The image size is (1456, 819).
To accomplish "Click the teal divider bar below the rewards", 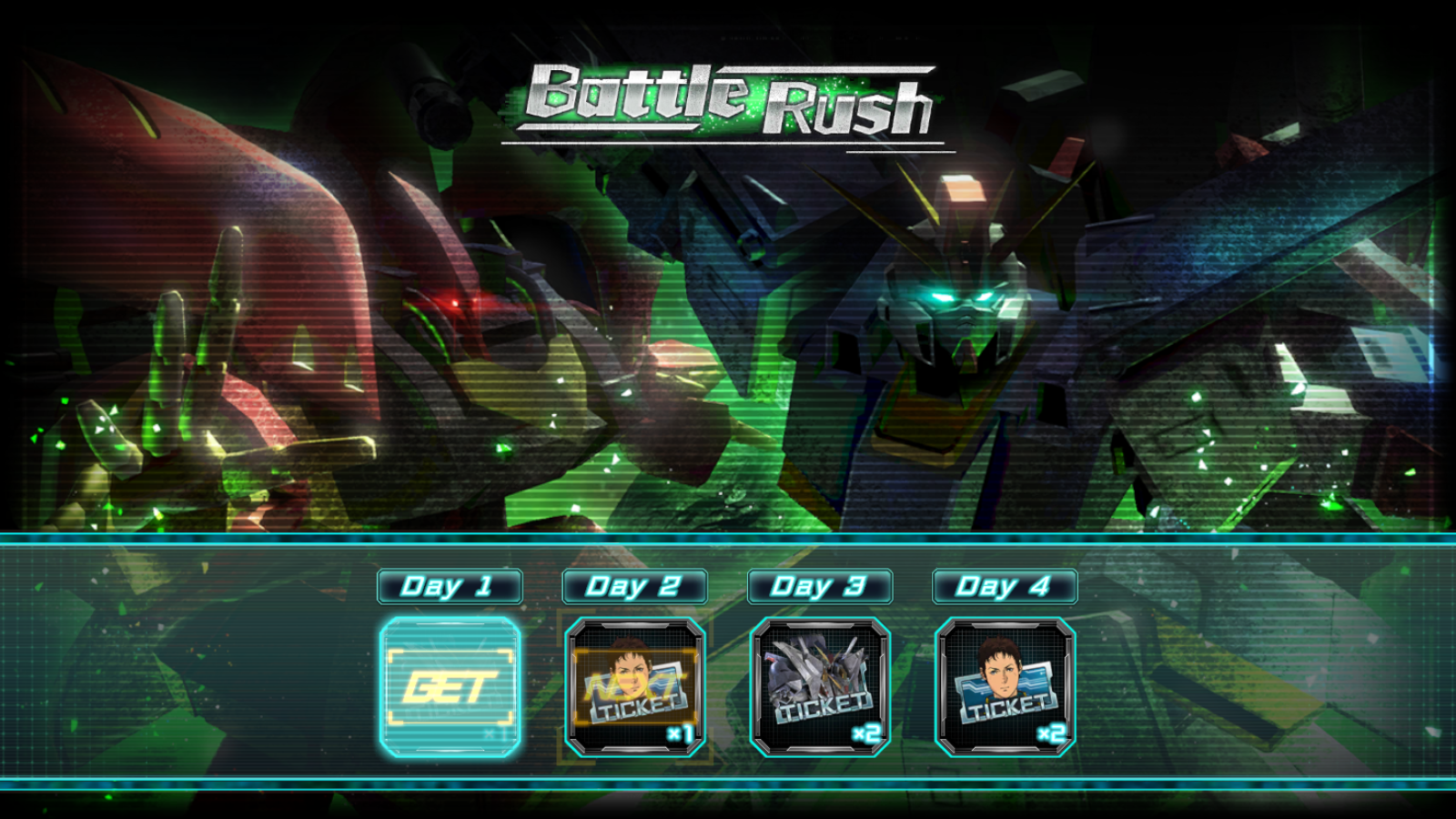I will (728, 783).
